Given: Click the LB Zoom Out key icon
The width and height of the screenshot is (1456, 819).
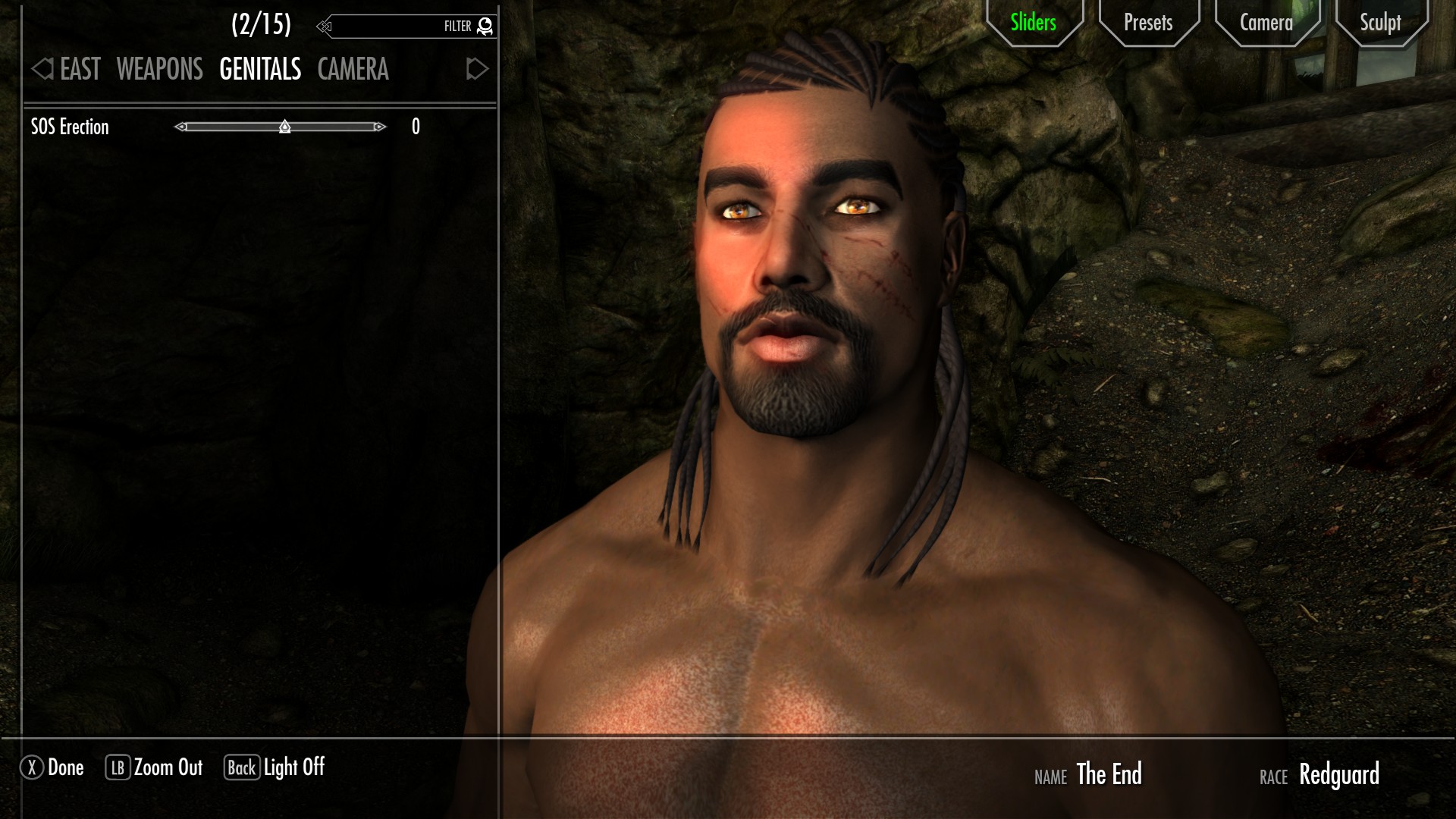Looking at the screenshot, I should [x=118, y=767].
